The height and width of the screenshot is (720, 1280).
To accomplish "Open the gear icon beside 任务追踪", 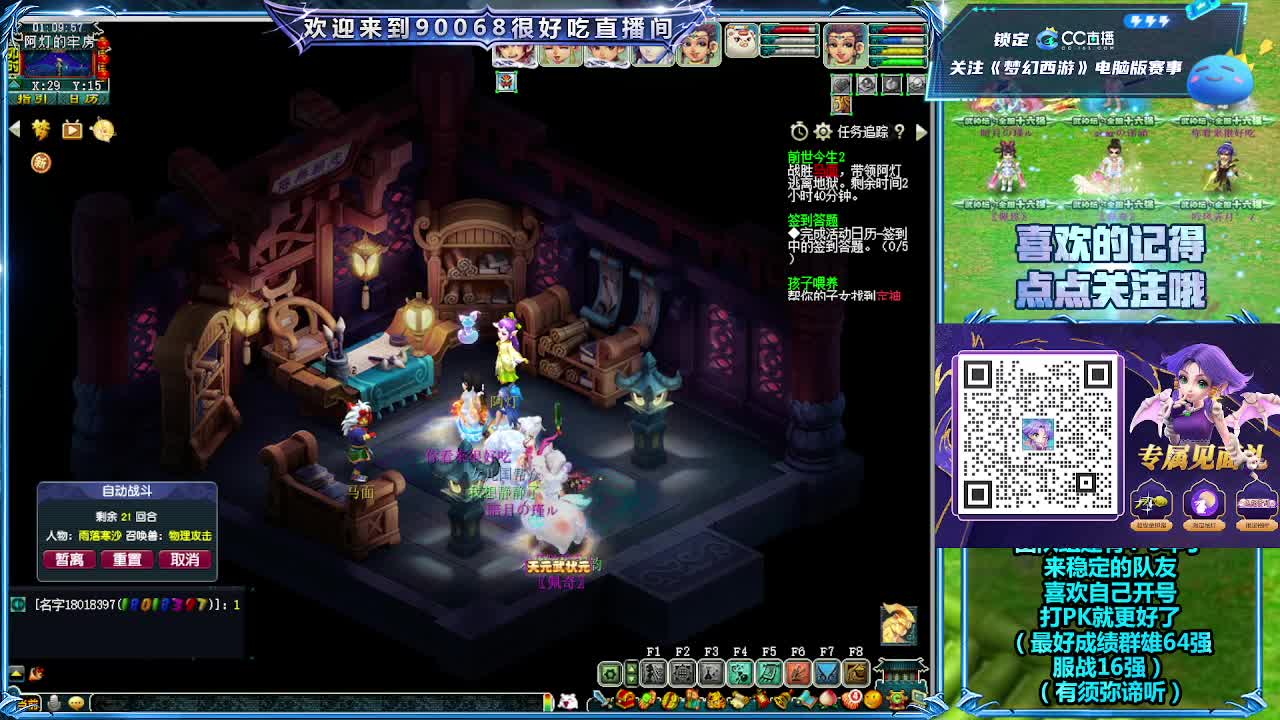I will [x=823, y=131].
